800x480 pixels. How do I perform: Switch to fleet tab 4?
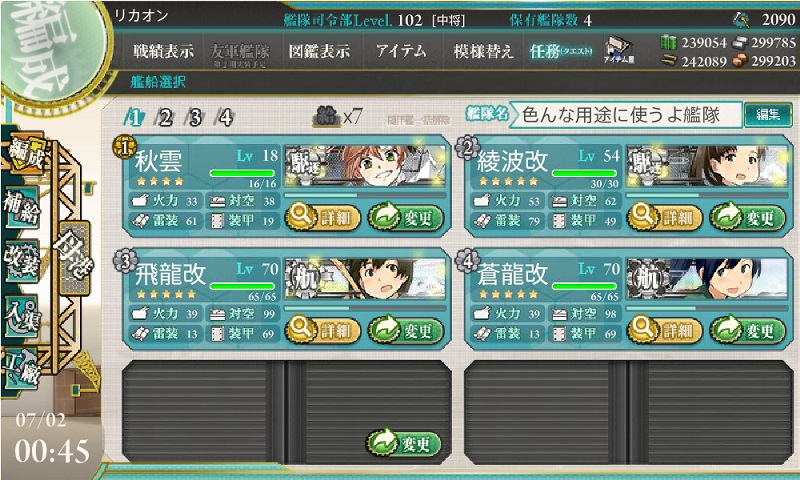(225, 117)
